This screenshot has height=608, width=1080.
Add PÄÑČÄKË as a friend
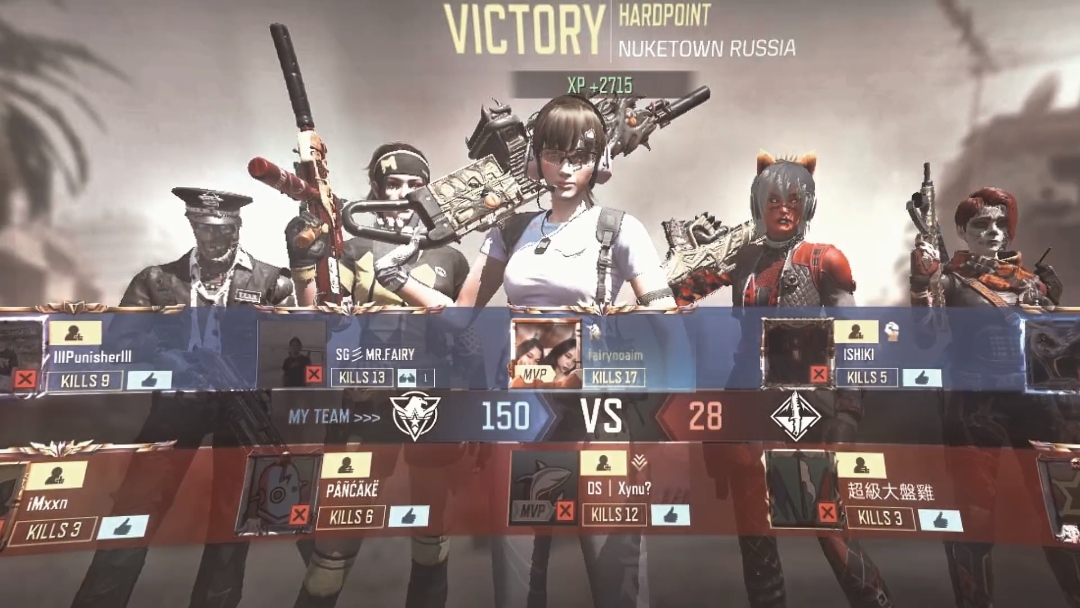click(x=346, y=465)
